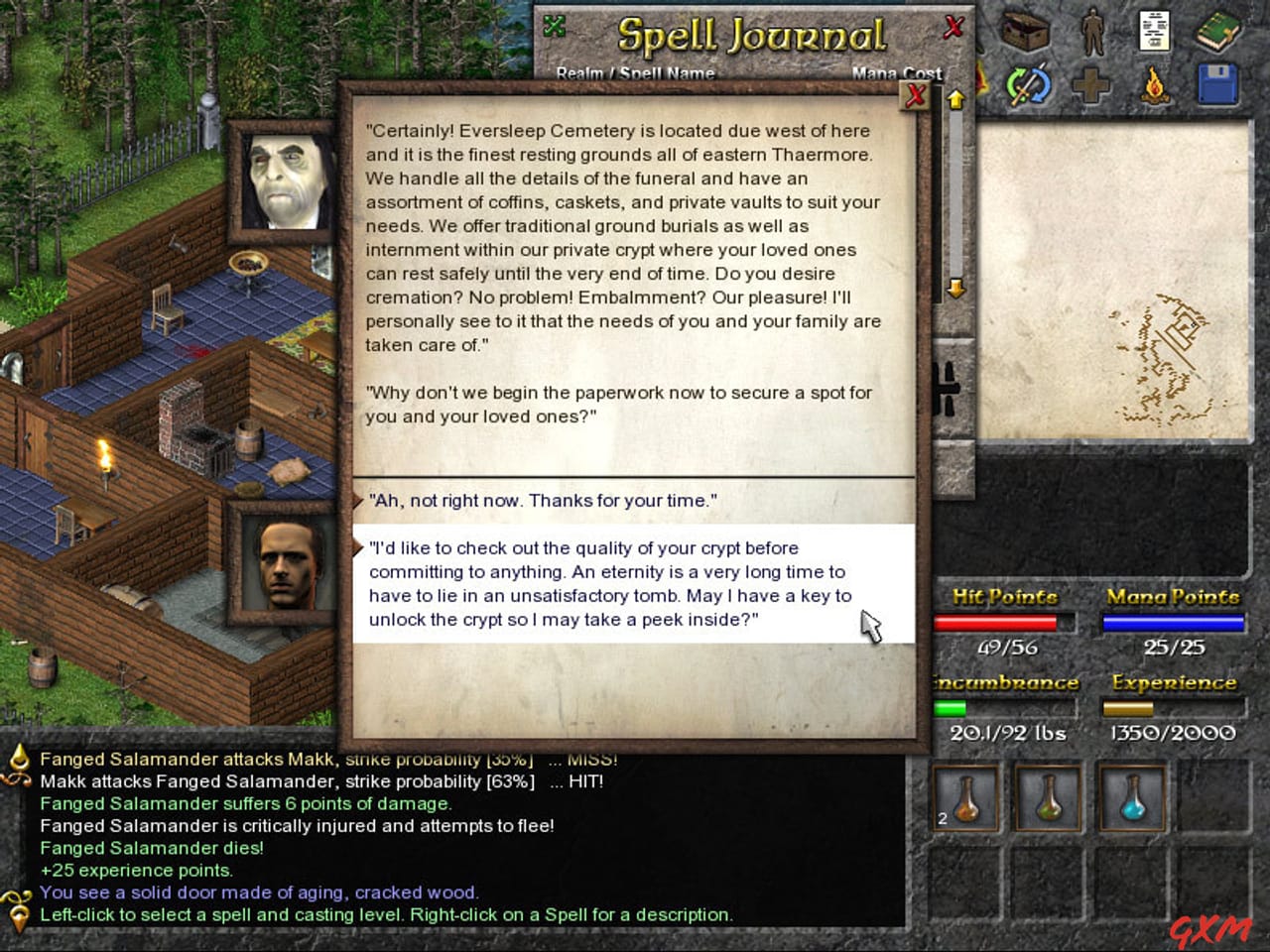Click the Spell Journal scroll-up arrow
The image size is (1270, 952).
click(x=955, y=98)
